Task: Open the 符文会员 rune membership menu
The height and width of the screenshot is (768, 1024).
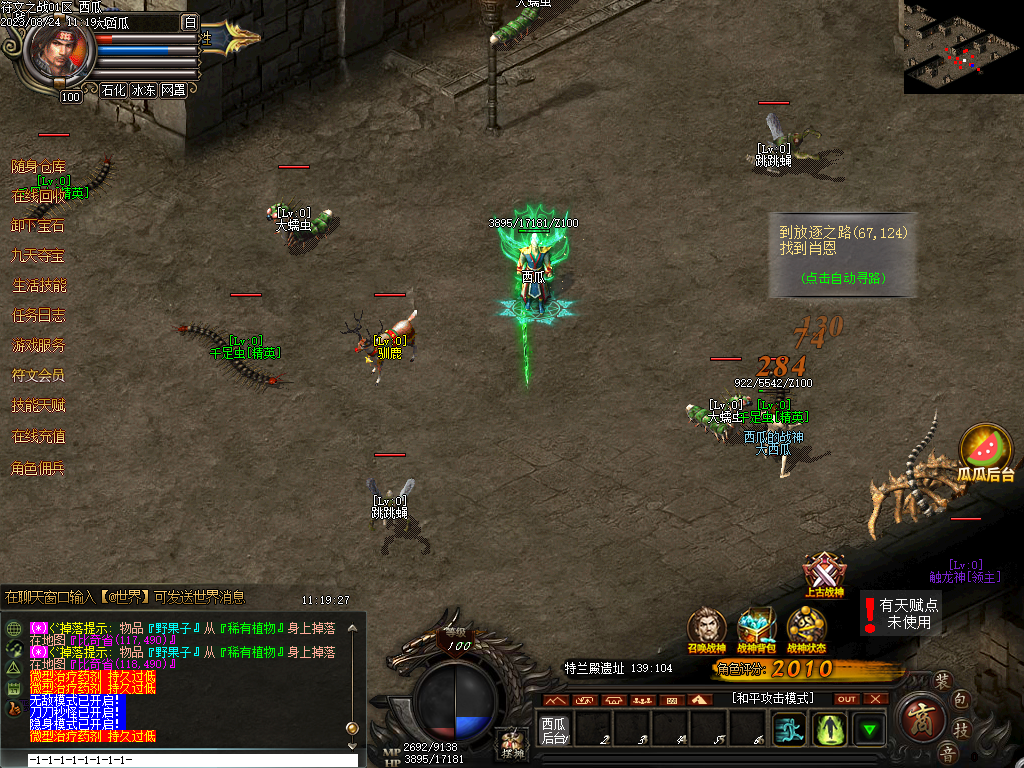Action: click(38, 376)
